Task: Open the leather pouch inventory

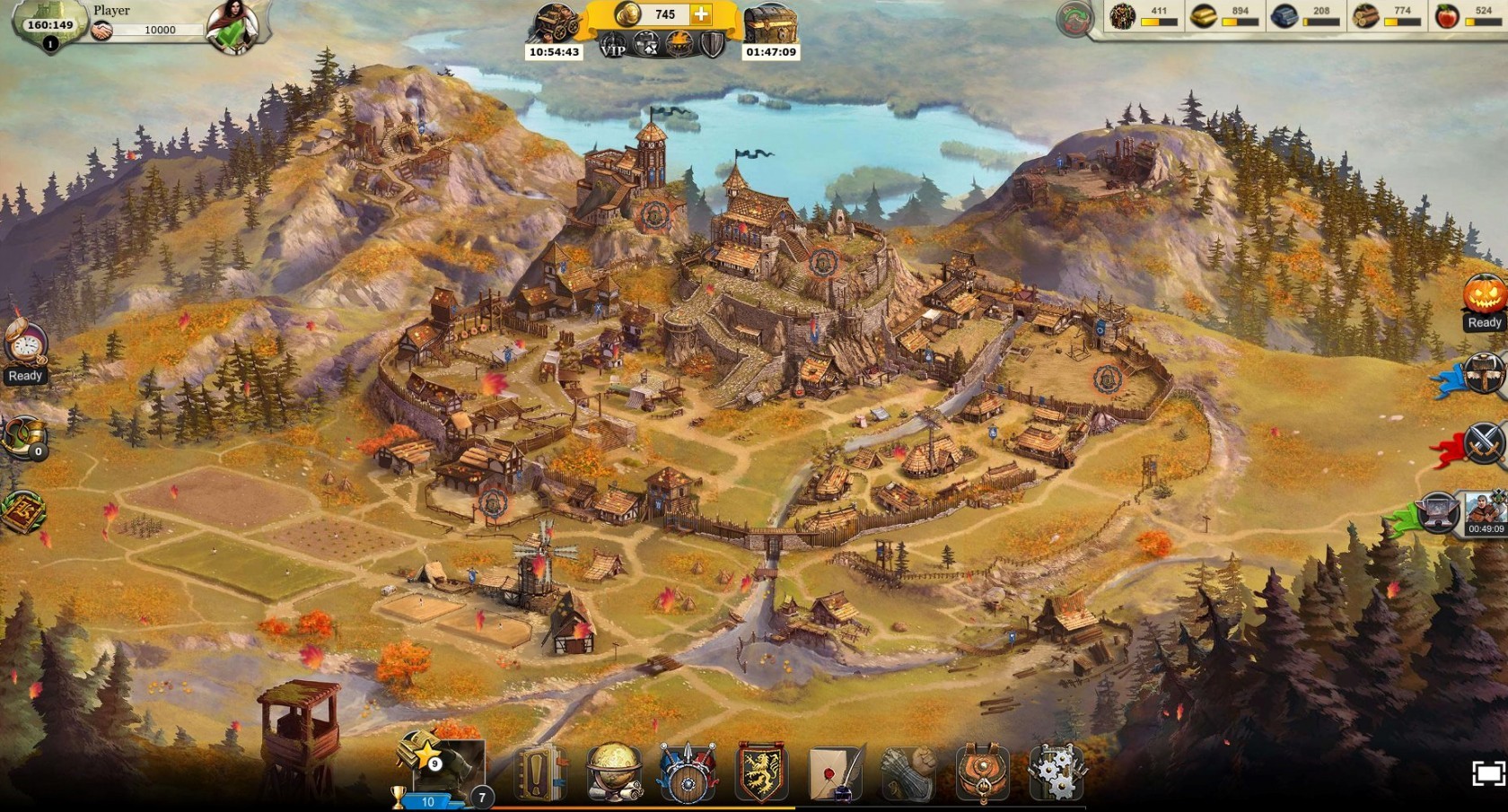Action: point(982,773)
